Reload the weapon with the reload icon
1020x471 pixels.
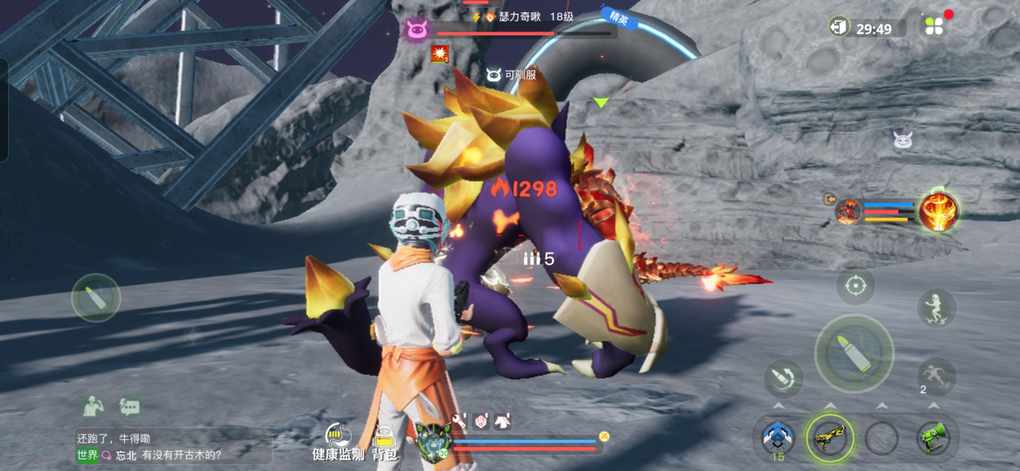click(783, 378)
